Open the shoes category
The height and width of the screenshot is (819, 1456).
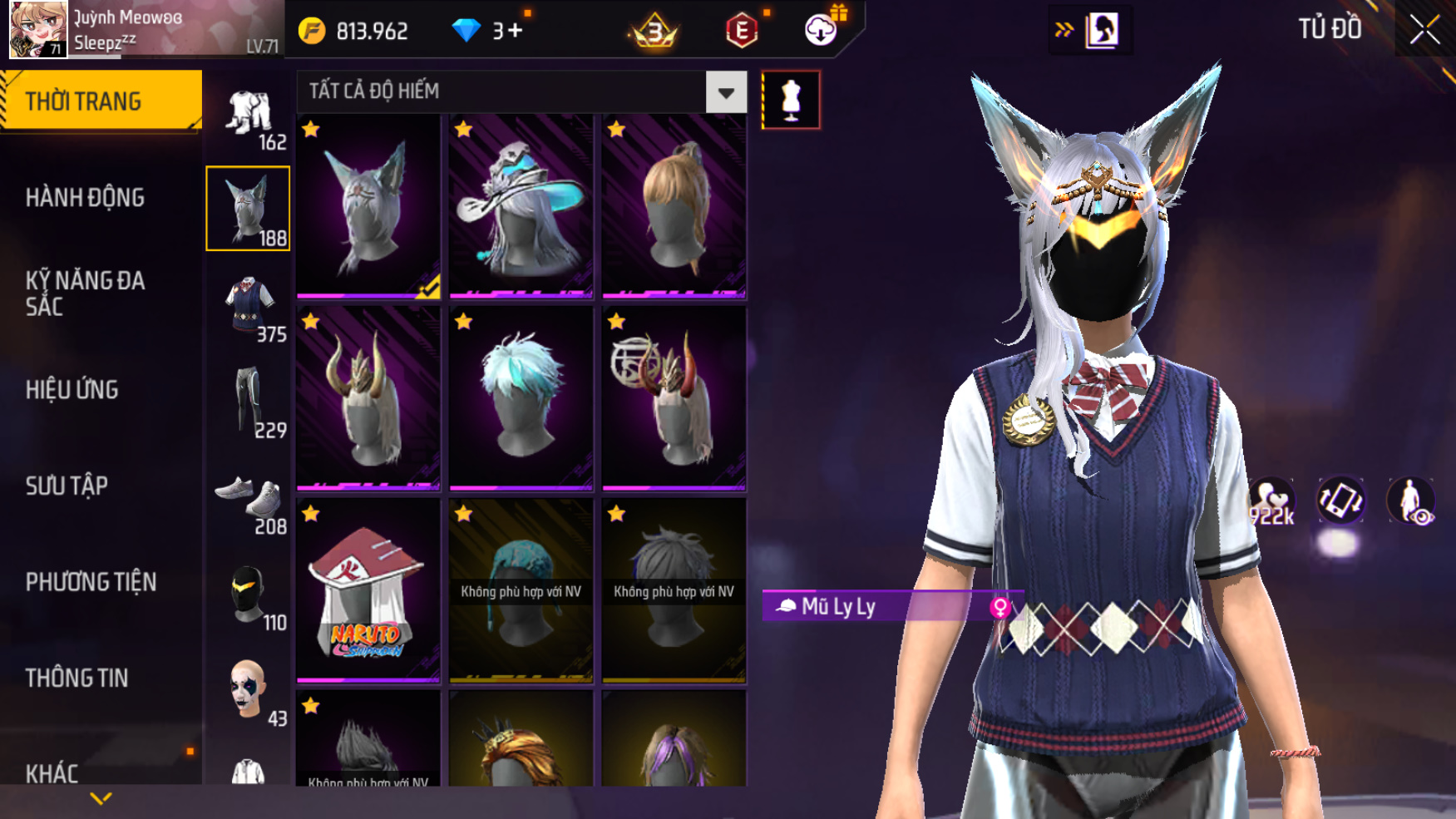[248, 501]
